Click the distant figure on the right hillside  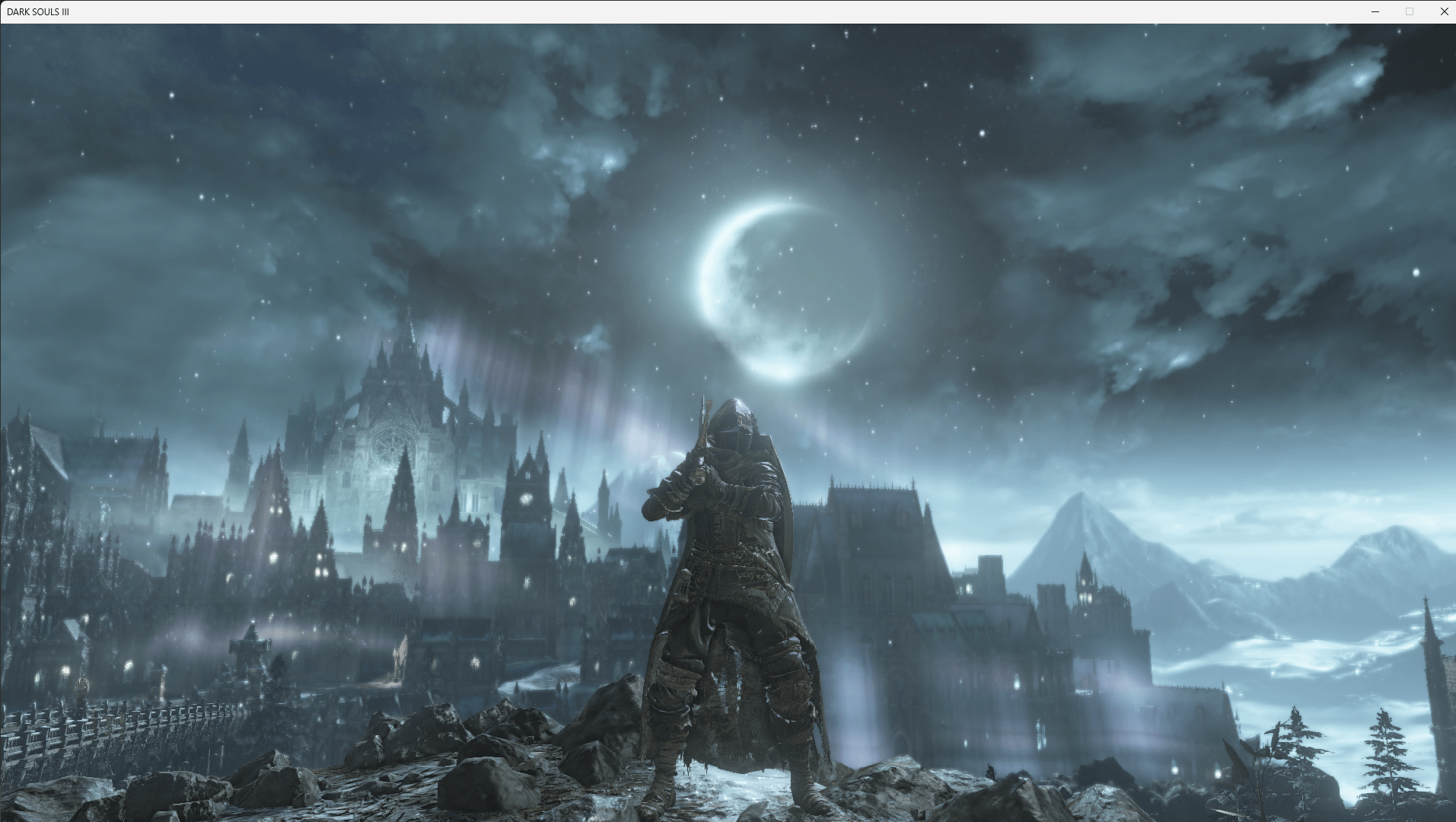click(x=989, y=773)
